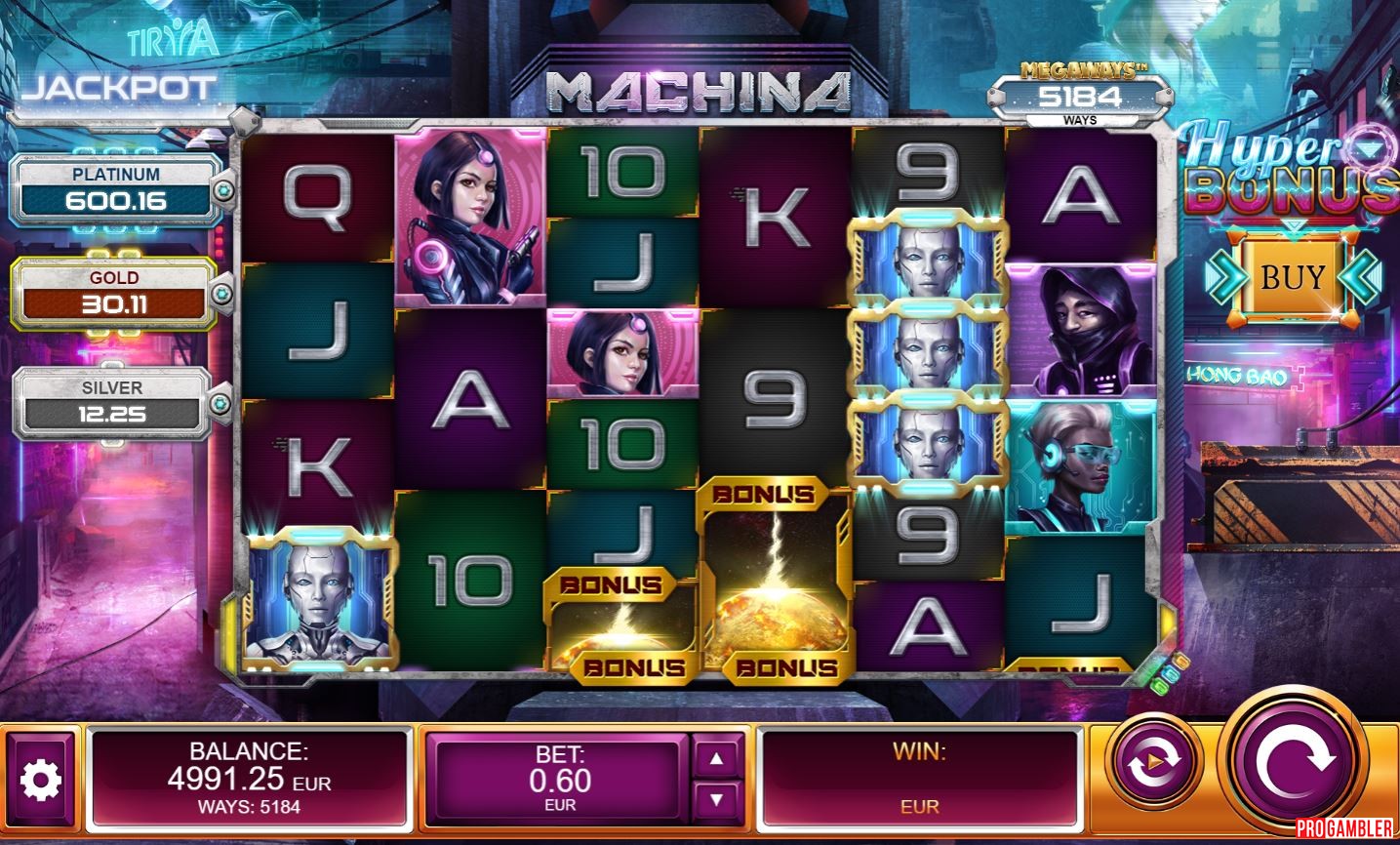Image resolution: width=1400 pixels, height=845 pixels.
Task: Click the 0.60 EUR bet display
Action: pos(559,779)
